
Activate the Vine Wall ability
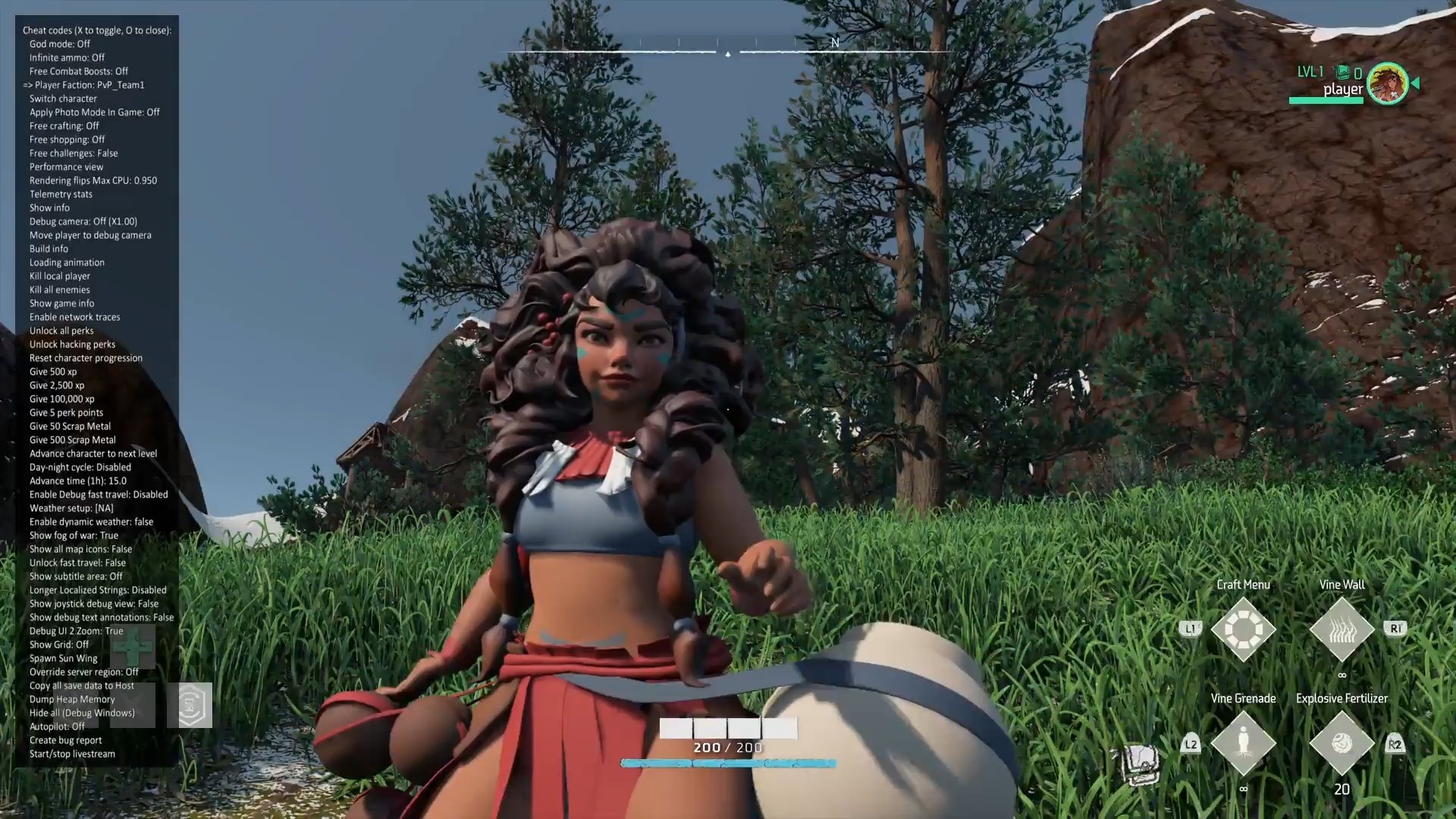coord(1341,629)
